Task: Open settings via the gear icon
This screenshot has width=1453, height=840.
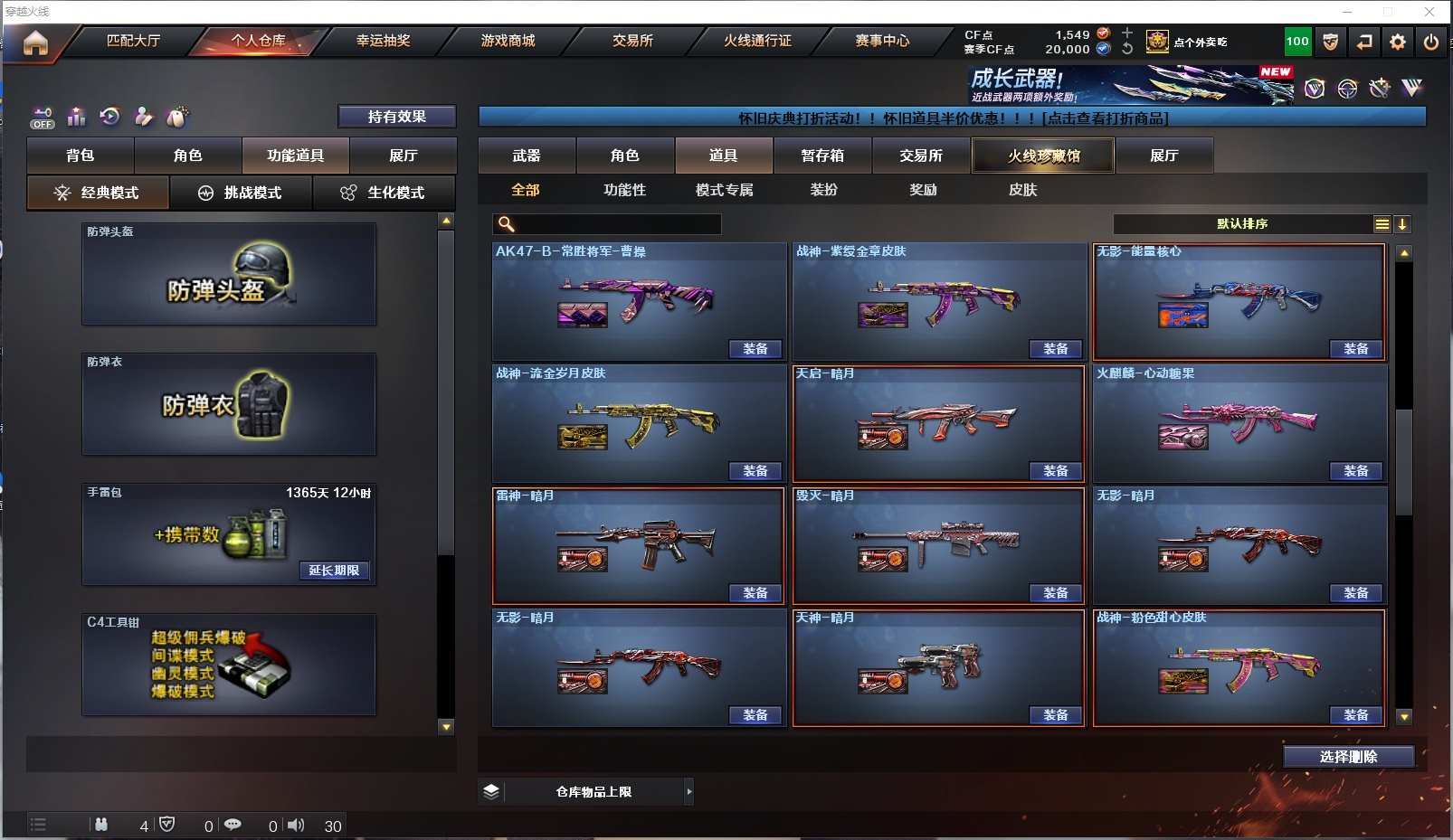Action: pos(1397,42)
